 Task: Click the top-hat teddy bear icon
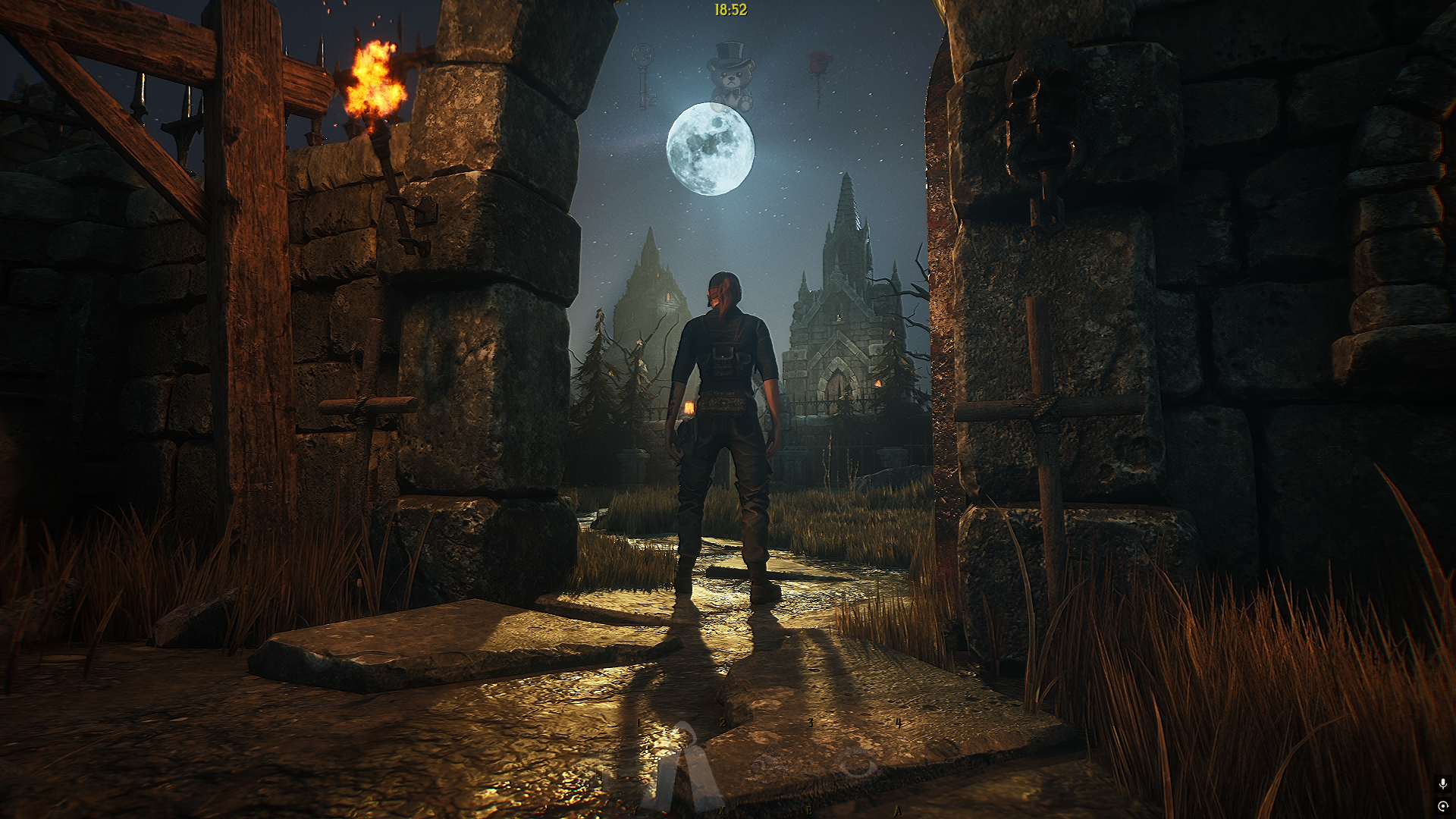click(x=731, y=76)
